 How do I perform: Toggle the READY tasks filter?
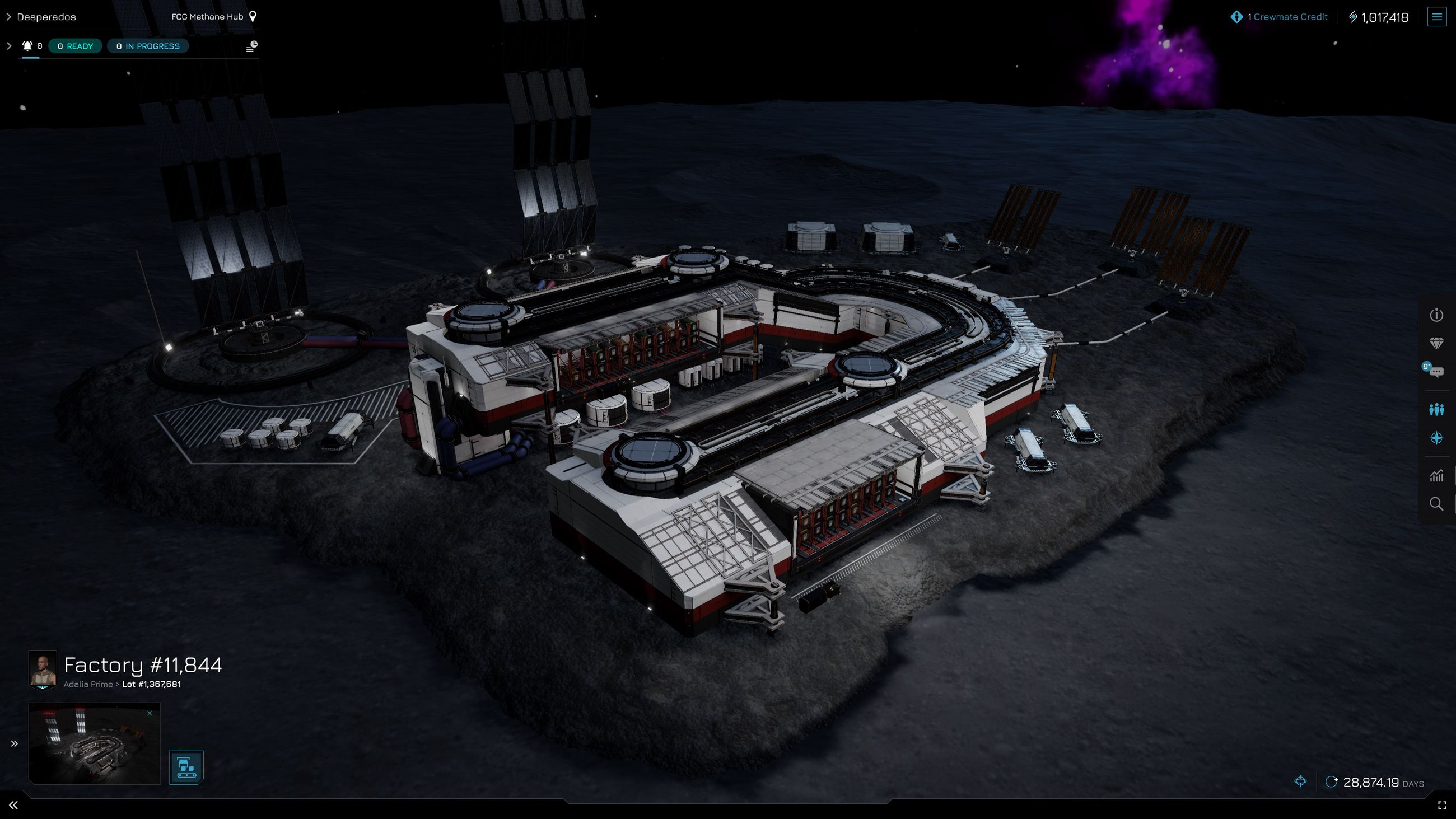pos(74,46)
